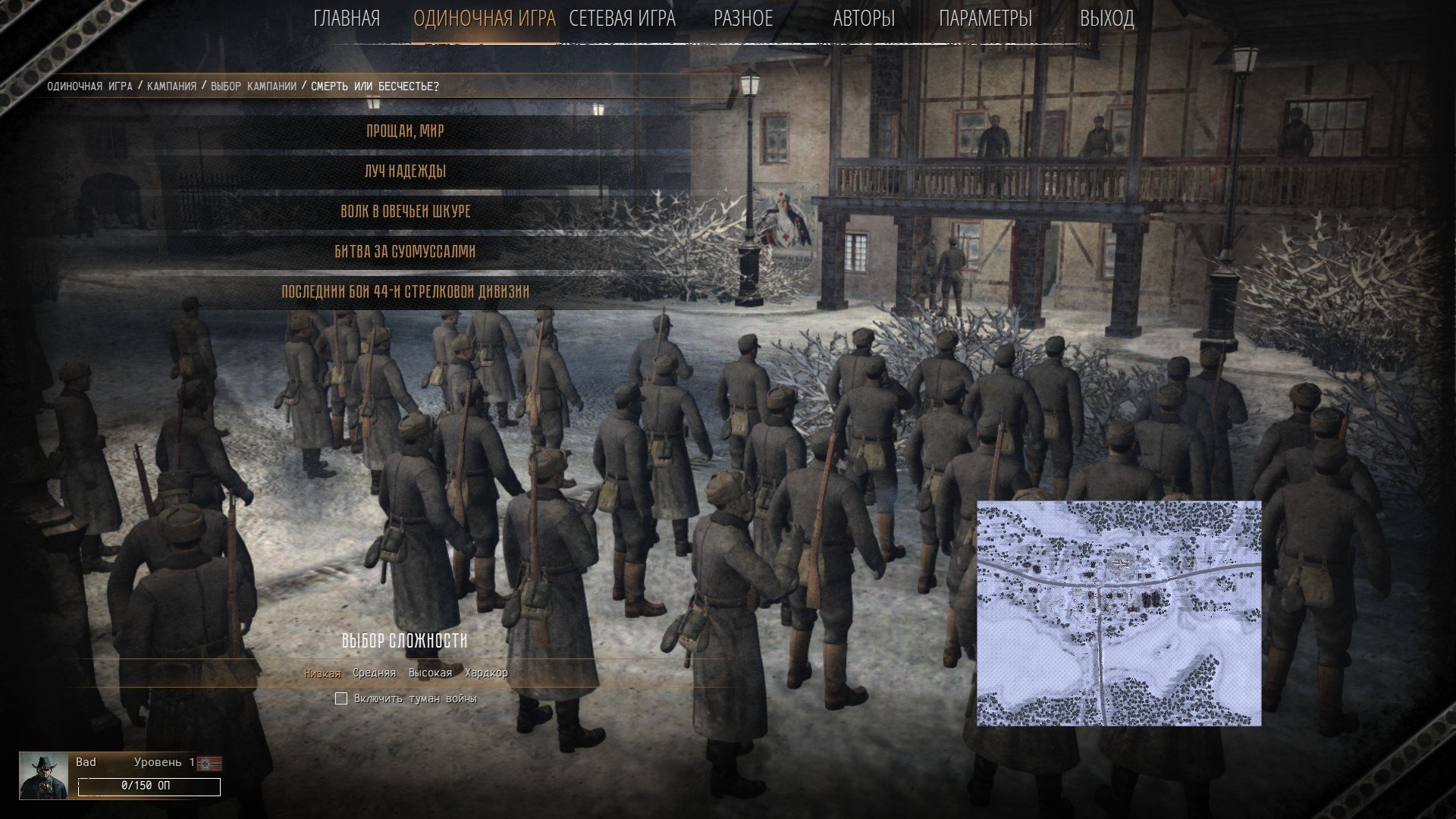Choose the ЛУЧ НАДЕЖДЫ mission
The image size is (1456, 819).
coord(406,171)
